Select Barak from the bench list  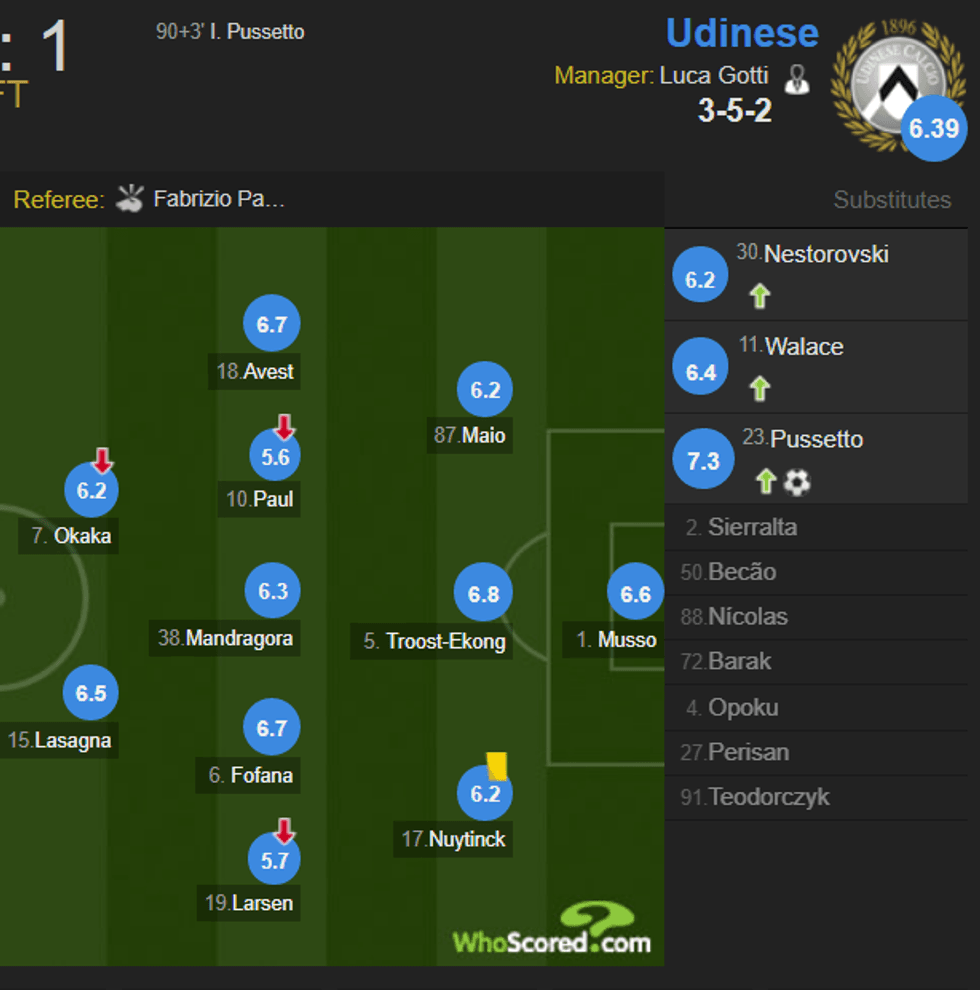(x=739, y=661)
